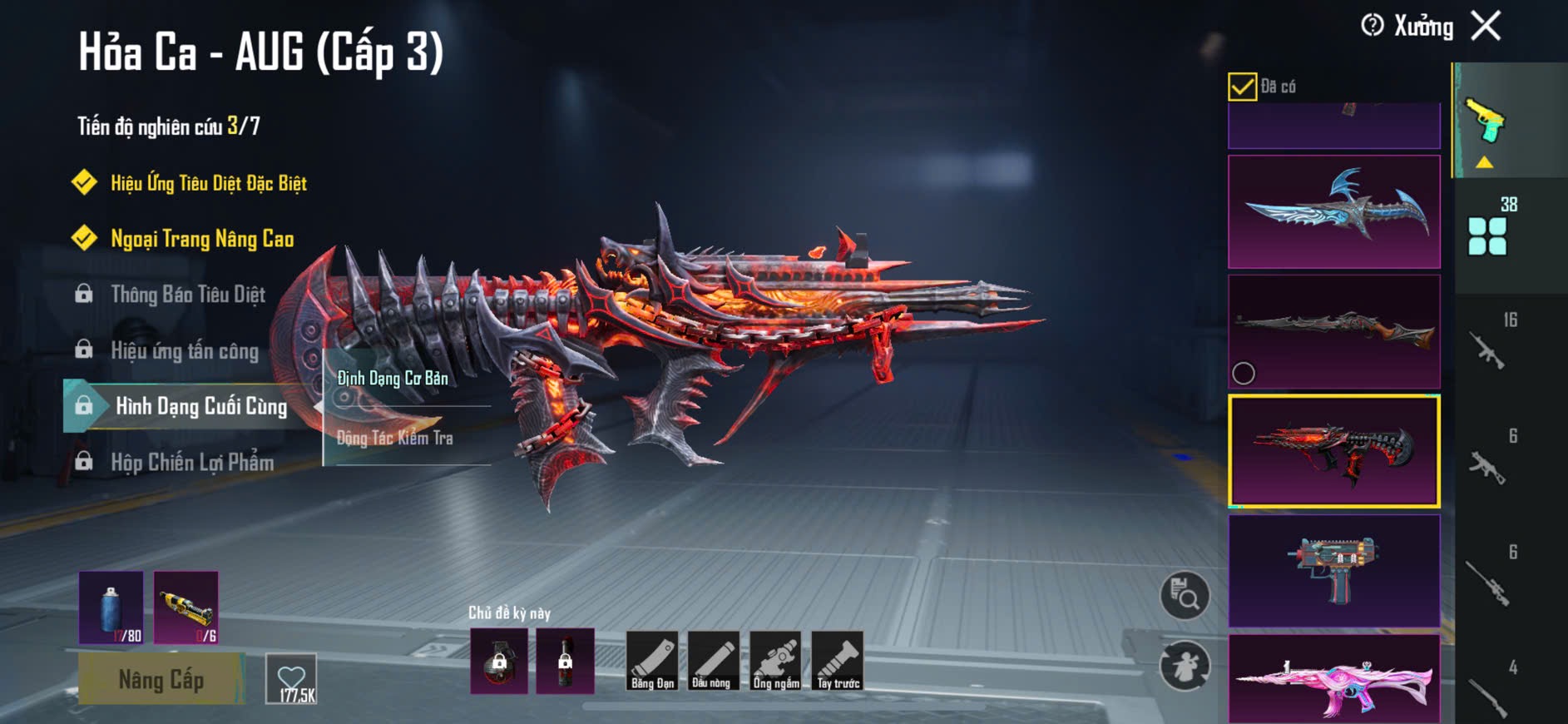The height and width of the screenshot is (724, 1568).
Task: Pick the Định Dạng Cơ Bản option
Action: pos(393,379)
